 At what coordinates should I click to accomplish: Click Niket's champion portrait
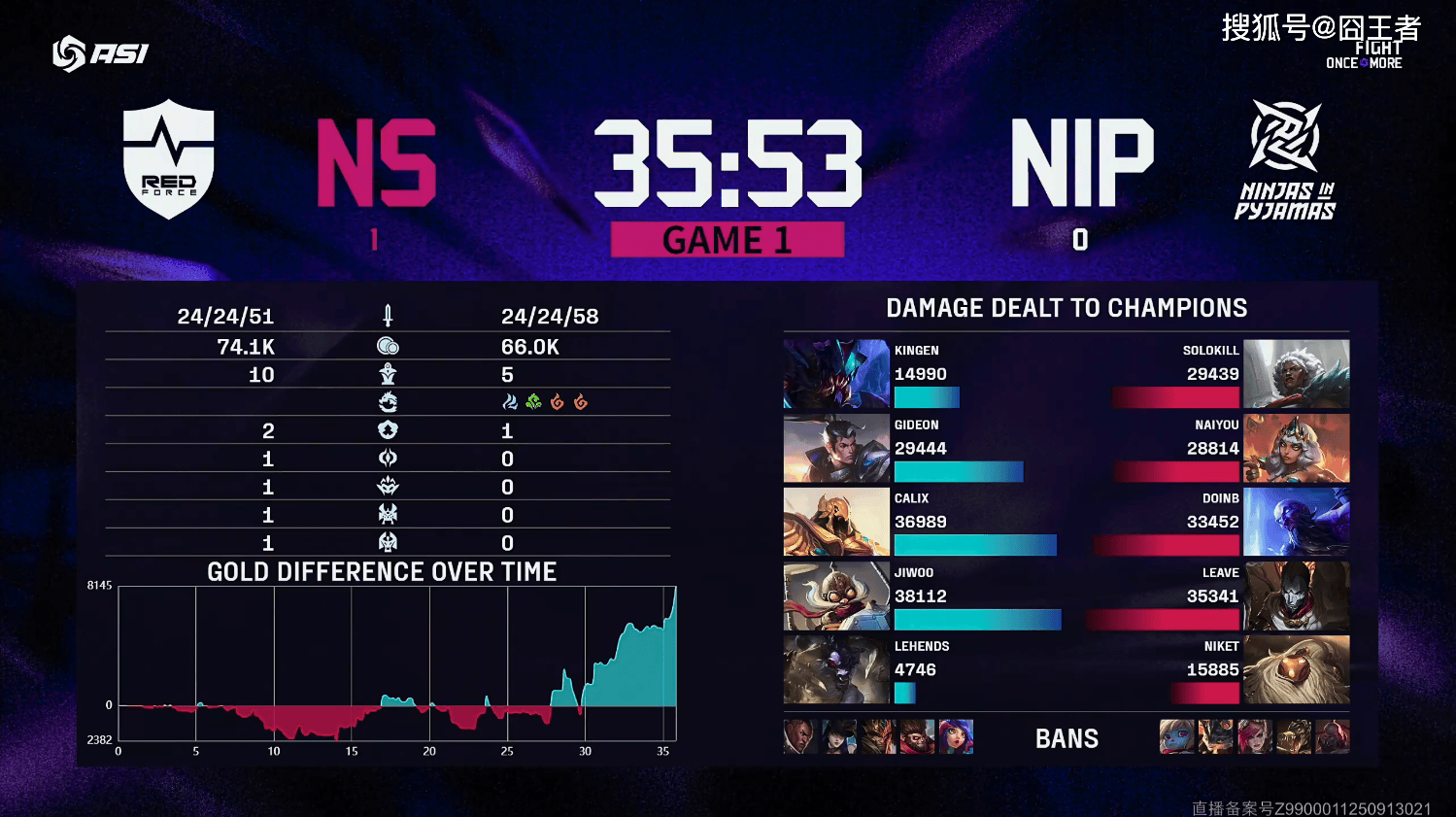click(x=1297, y=669)
